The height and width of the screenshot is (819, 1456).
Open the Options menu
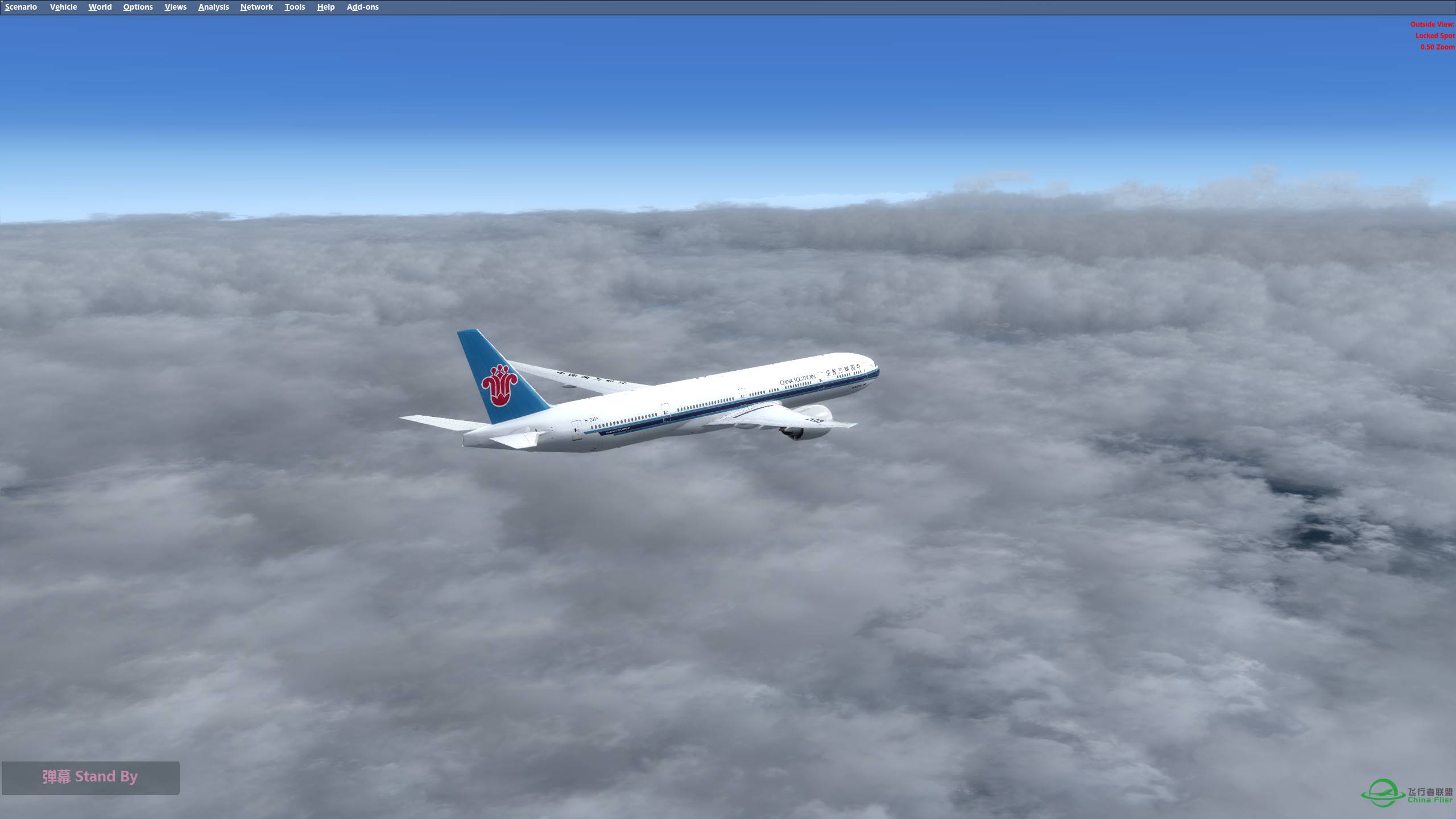click(137, 7)
